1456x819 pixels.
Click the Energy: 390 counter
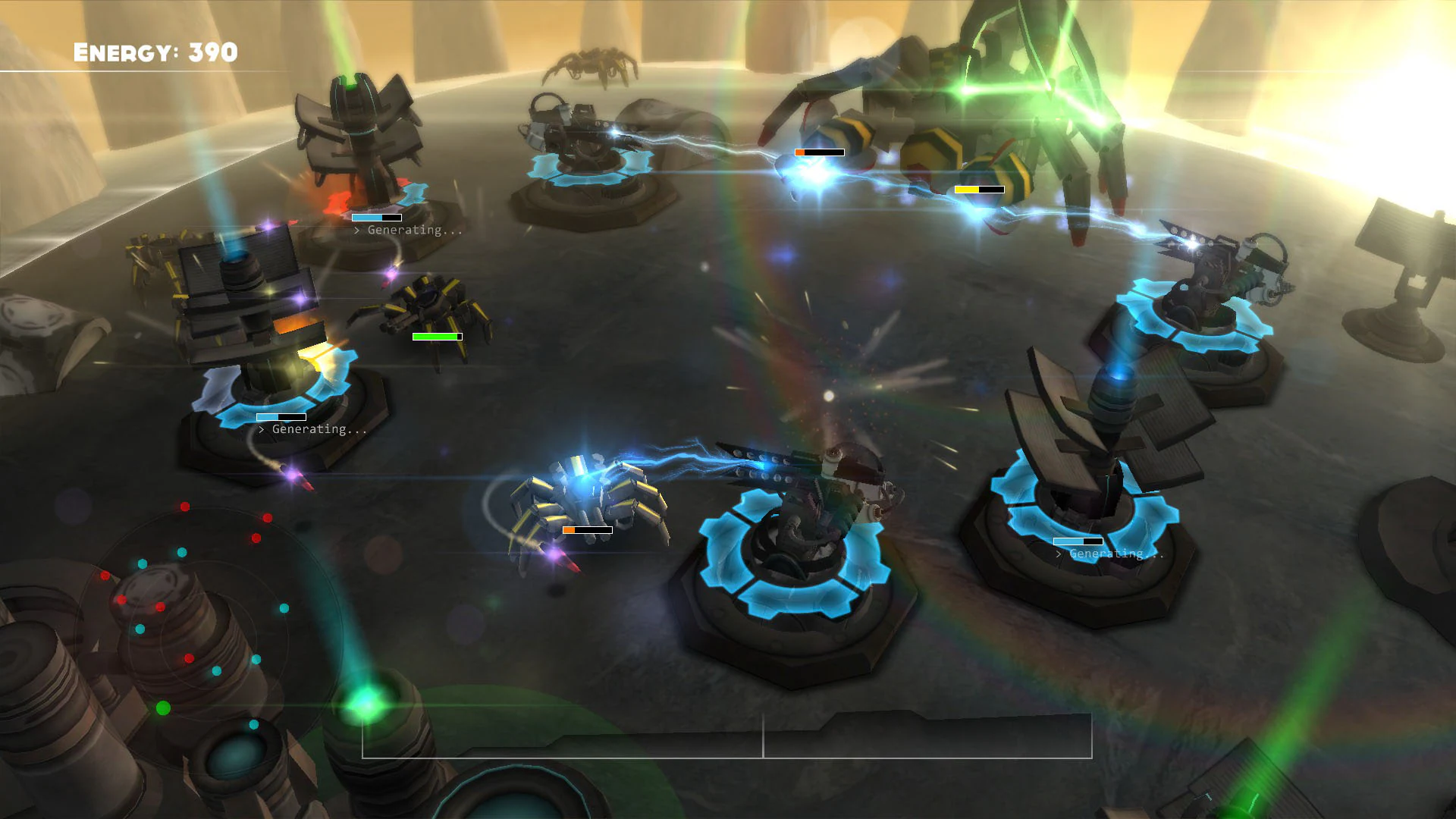[155, 53]
